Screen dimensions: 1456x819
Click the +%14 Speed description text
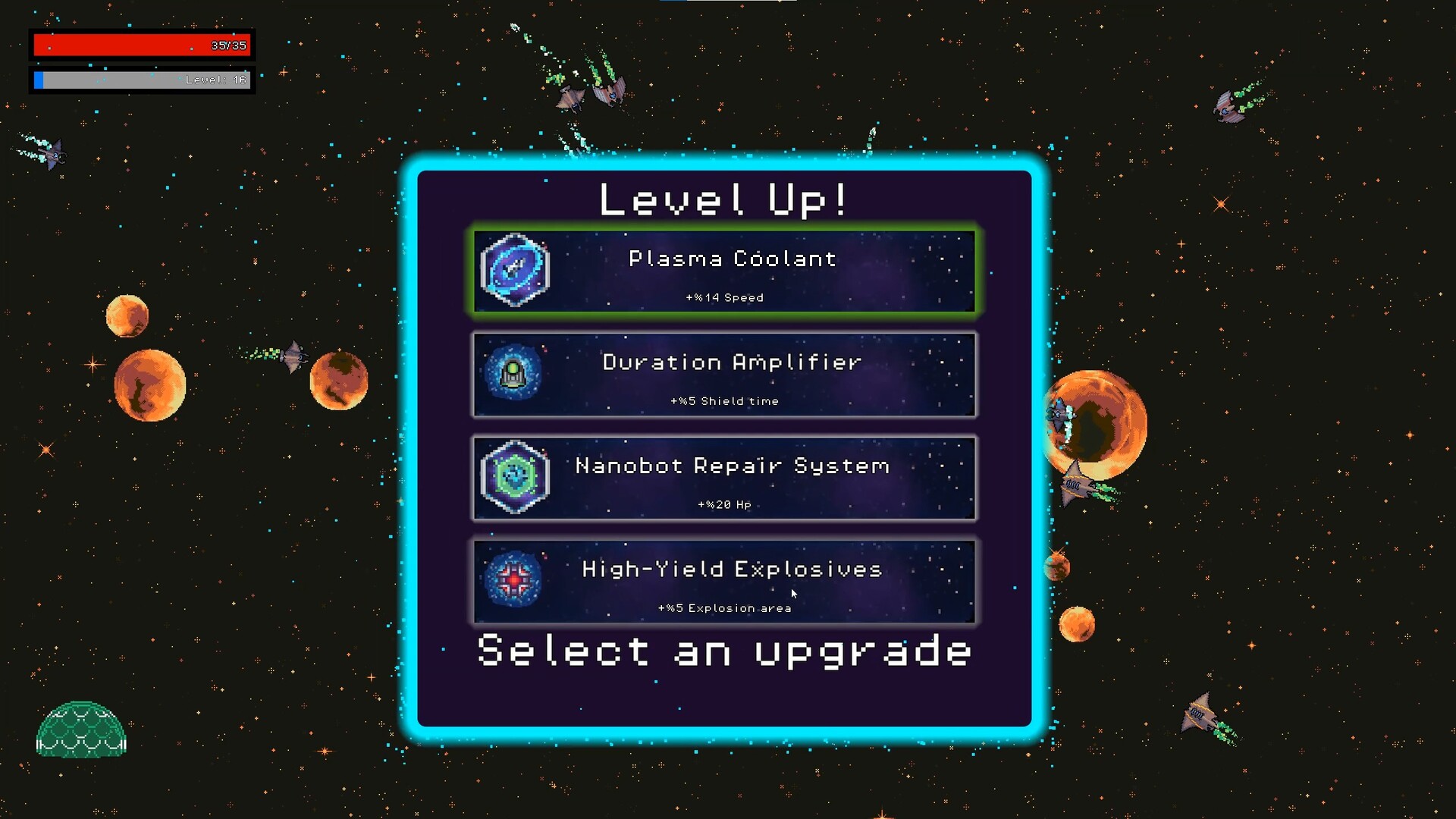coord(723,297)
